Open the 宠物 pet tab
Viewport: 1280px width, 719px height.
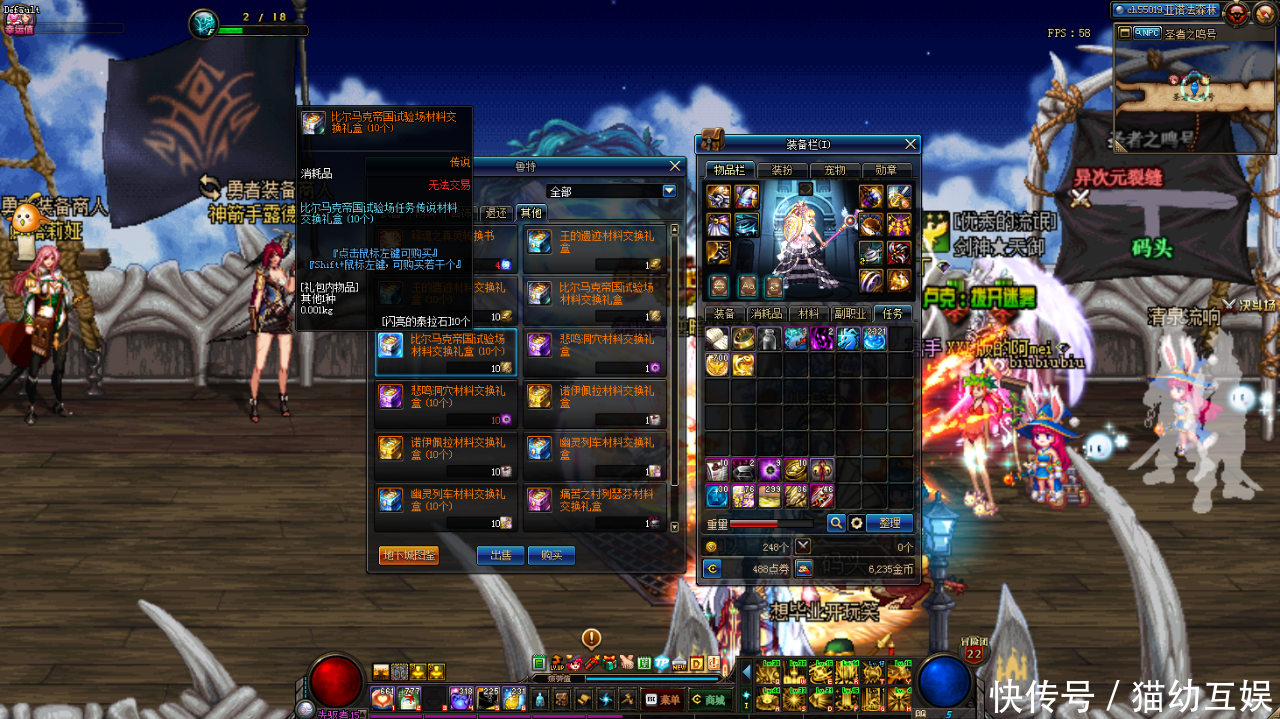tap(834, 170)
